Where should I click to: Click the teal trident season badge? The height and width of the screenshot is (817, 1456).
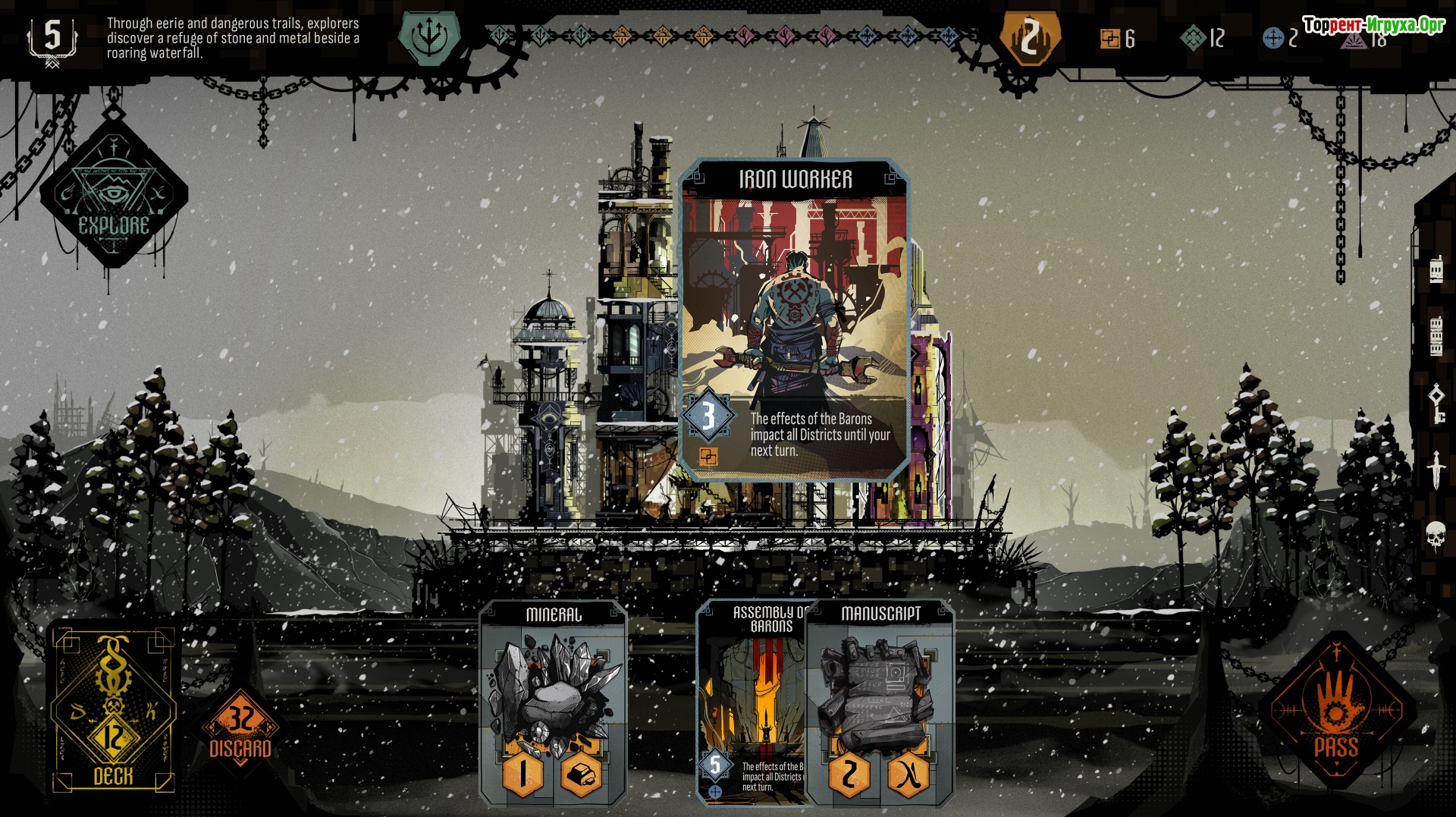[429, 36]
